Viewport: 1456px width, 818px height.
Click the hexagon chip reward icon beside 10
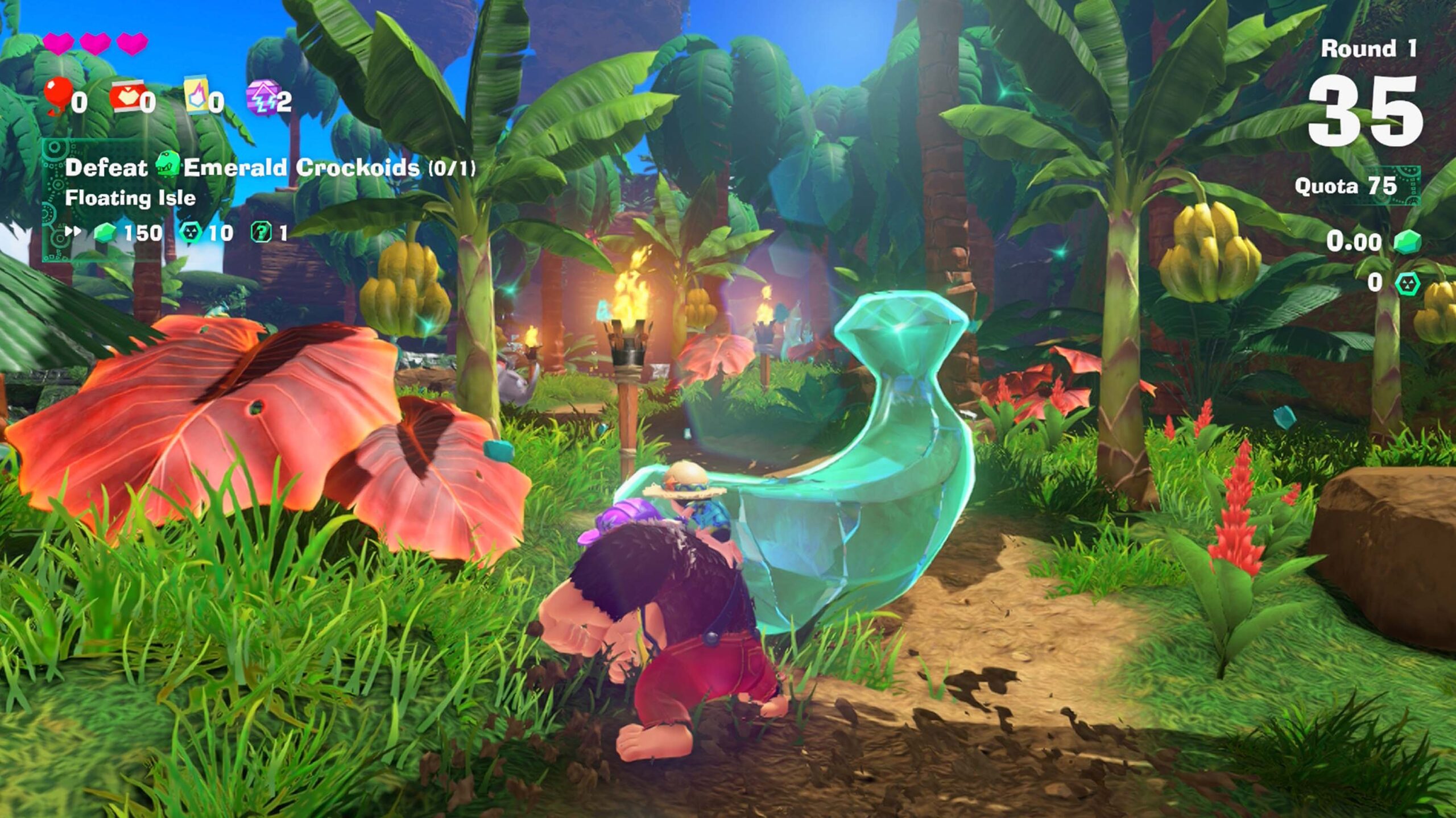[191, 232]
